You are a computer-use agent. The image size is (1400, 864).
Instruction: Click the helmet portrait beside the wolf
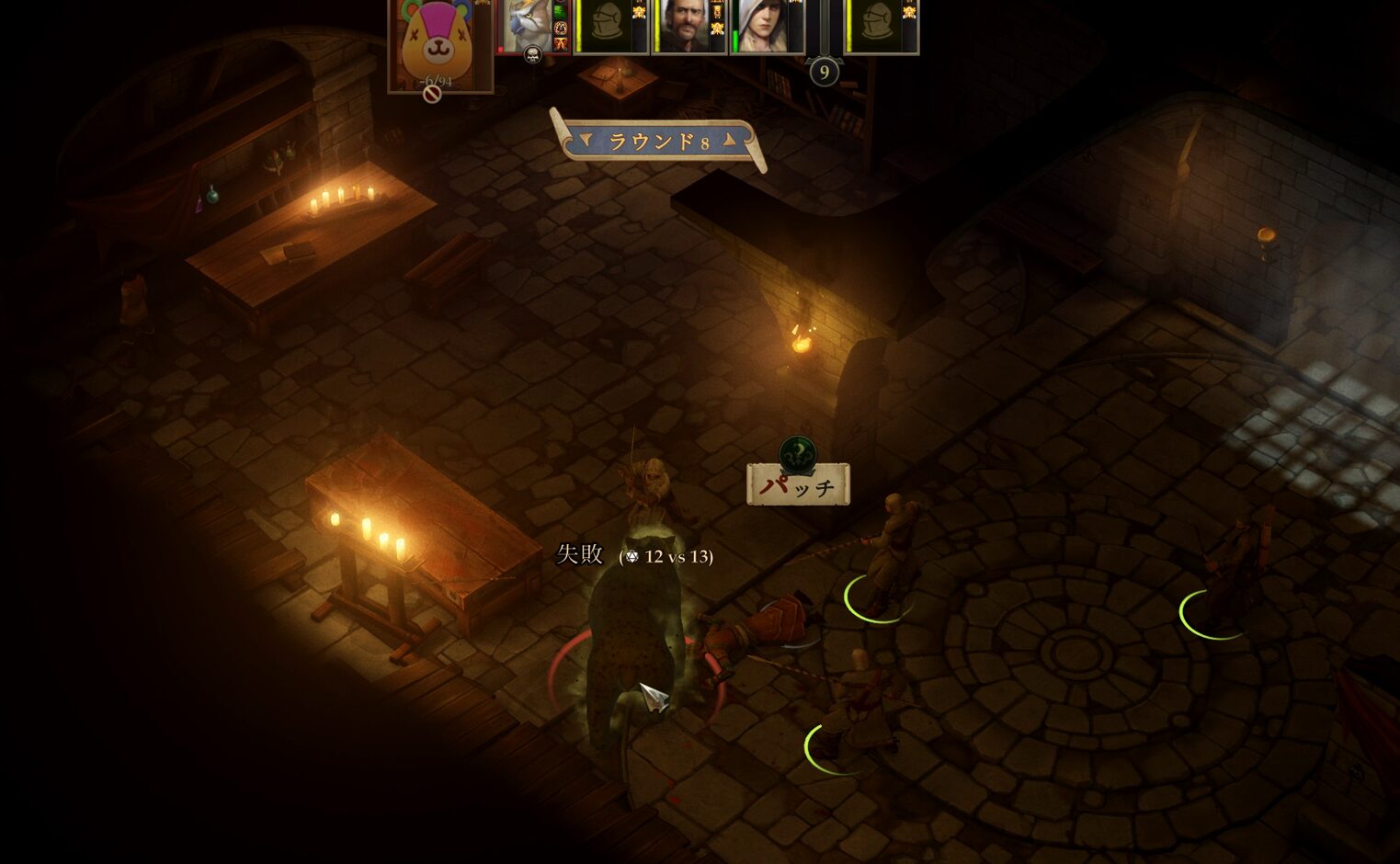[x=606, y=26]
